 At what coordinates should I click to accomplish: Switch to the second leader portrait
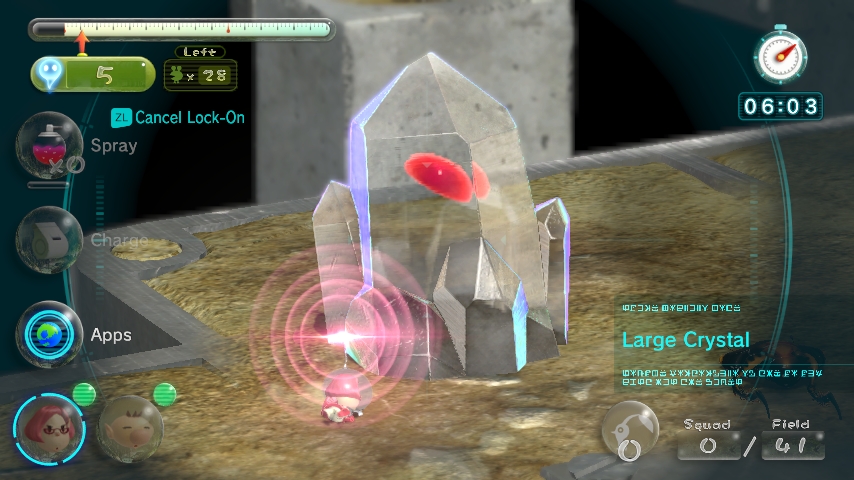coord(130,429)
